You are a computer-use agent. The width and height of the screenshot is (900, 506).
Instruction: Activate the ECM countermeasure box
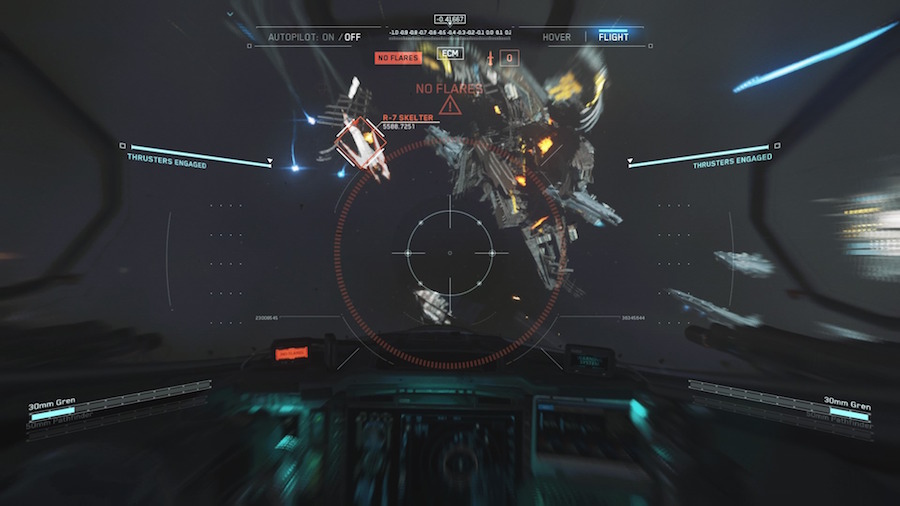tap(450, 53)
